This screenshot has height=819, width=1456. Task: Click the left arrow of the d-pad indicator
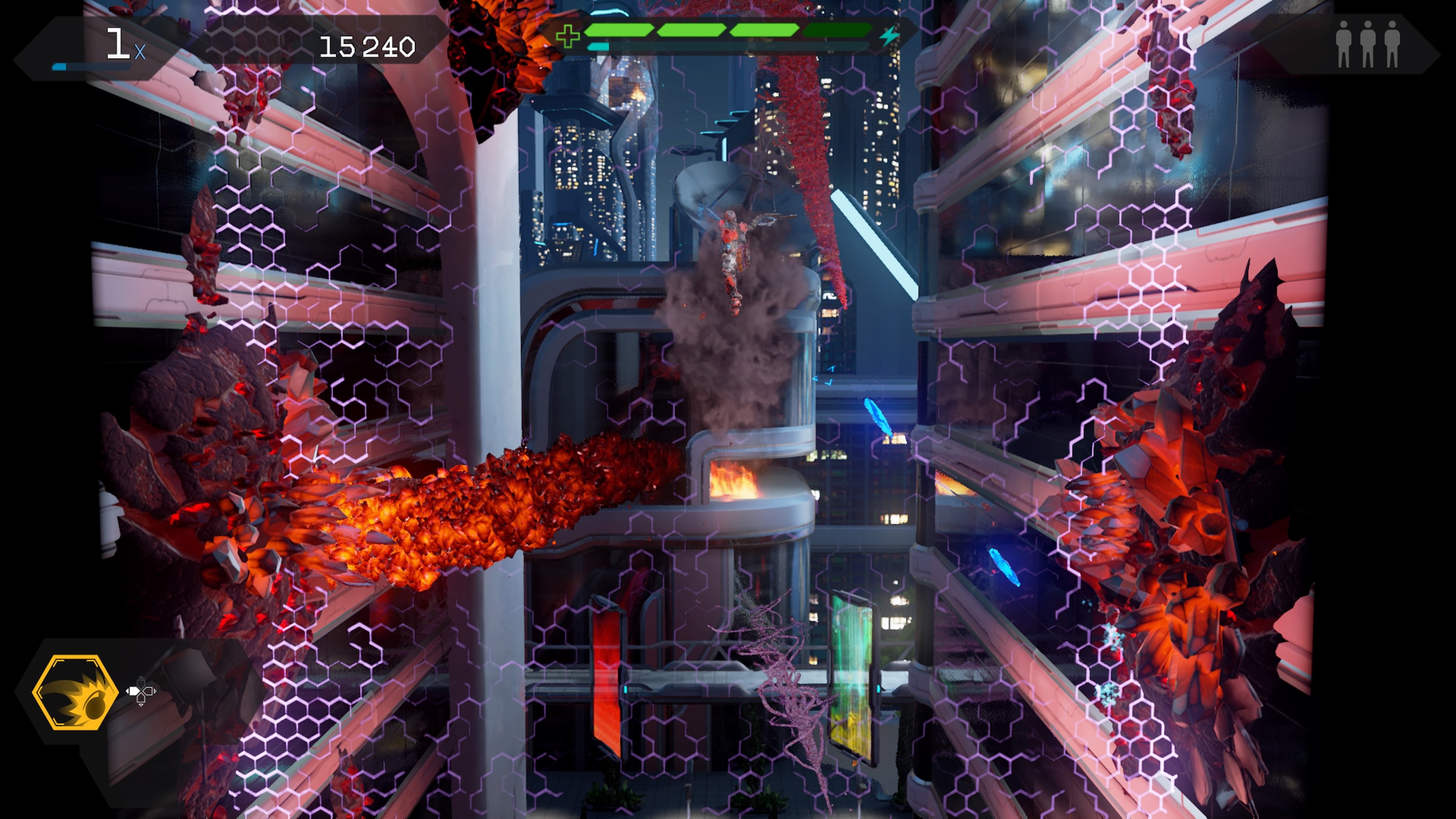pyautogui.click(x=135, y=691)
